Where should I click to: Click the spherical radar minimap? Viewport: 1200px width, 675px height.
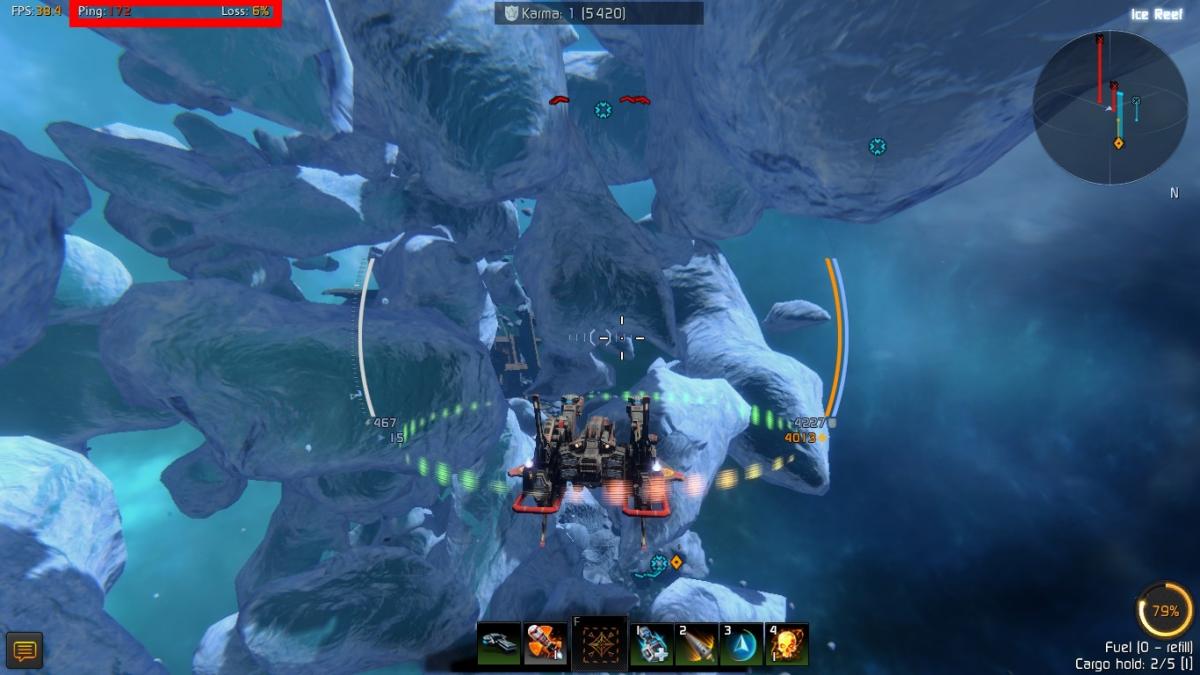tap(1110, 107)
